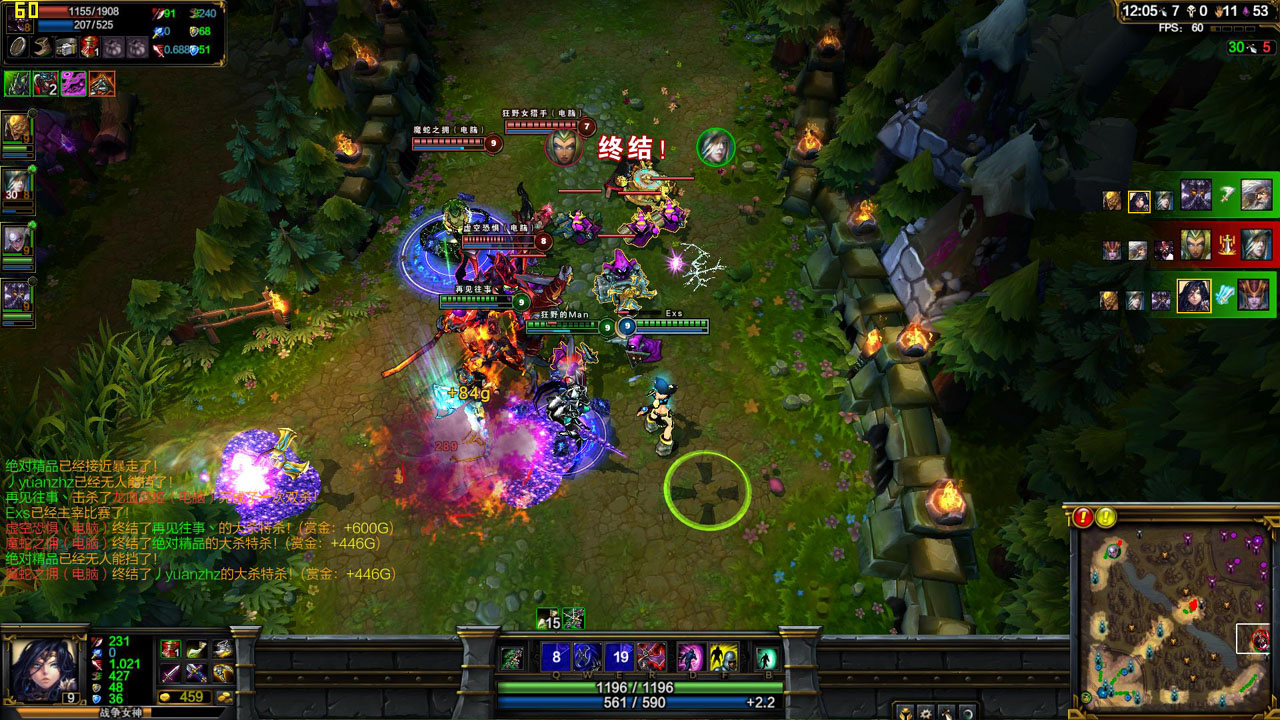This screenshot has height=720, width=1280.
Task: Select the ally portrait showing a 30 timer
Action: coord(16,184)
